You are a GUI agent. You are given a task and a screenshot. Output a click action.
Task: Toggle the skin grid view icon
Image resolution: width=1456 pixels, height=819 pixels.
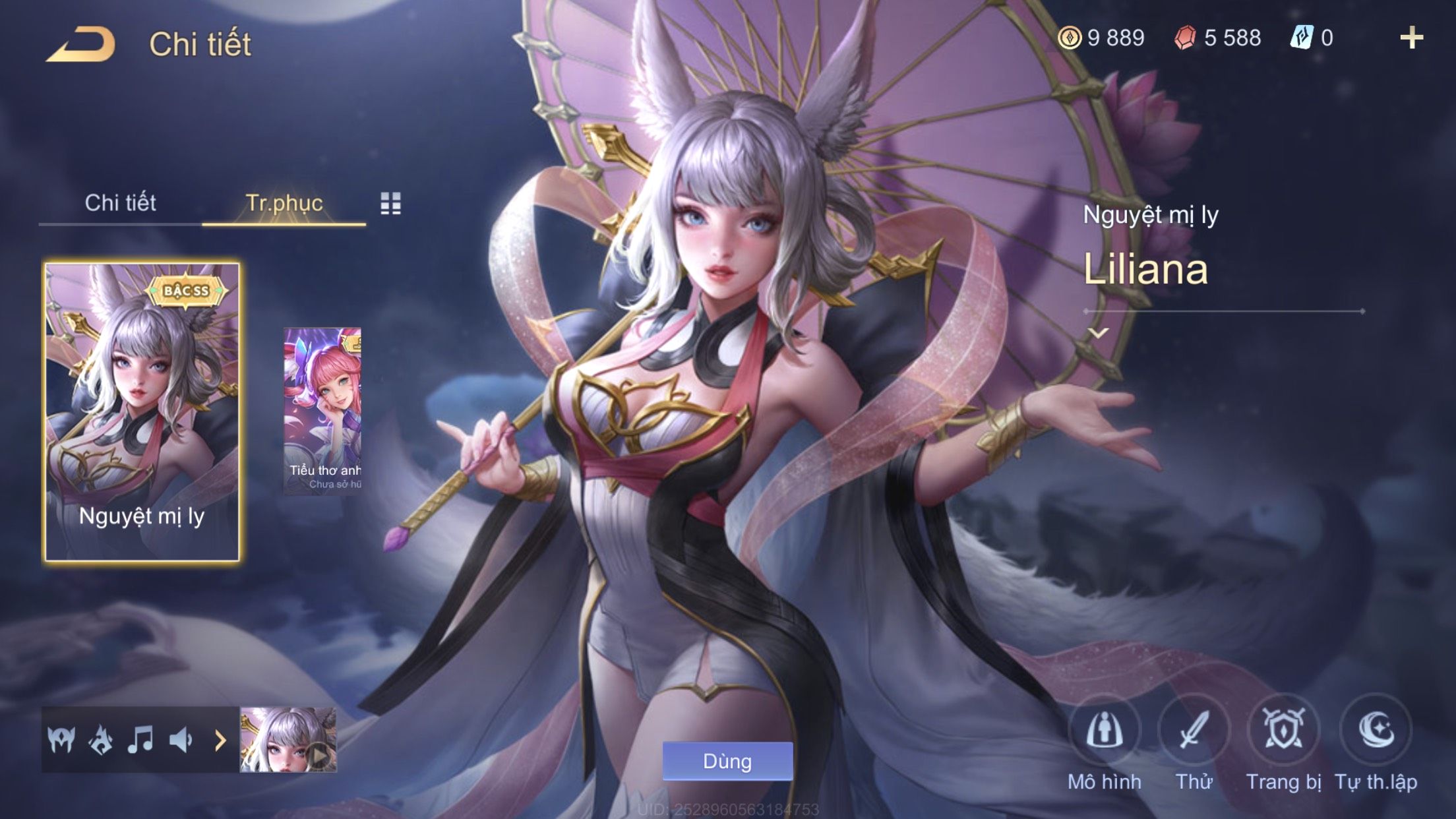point(390,204)
